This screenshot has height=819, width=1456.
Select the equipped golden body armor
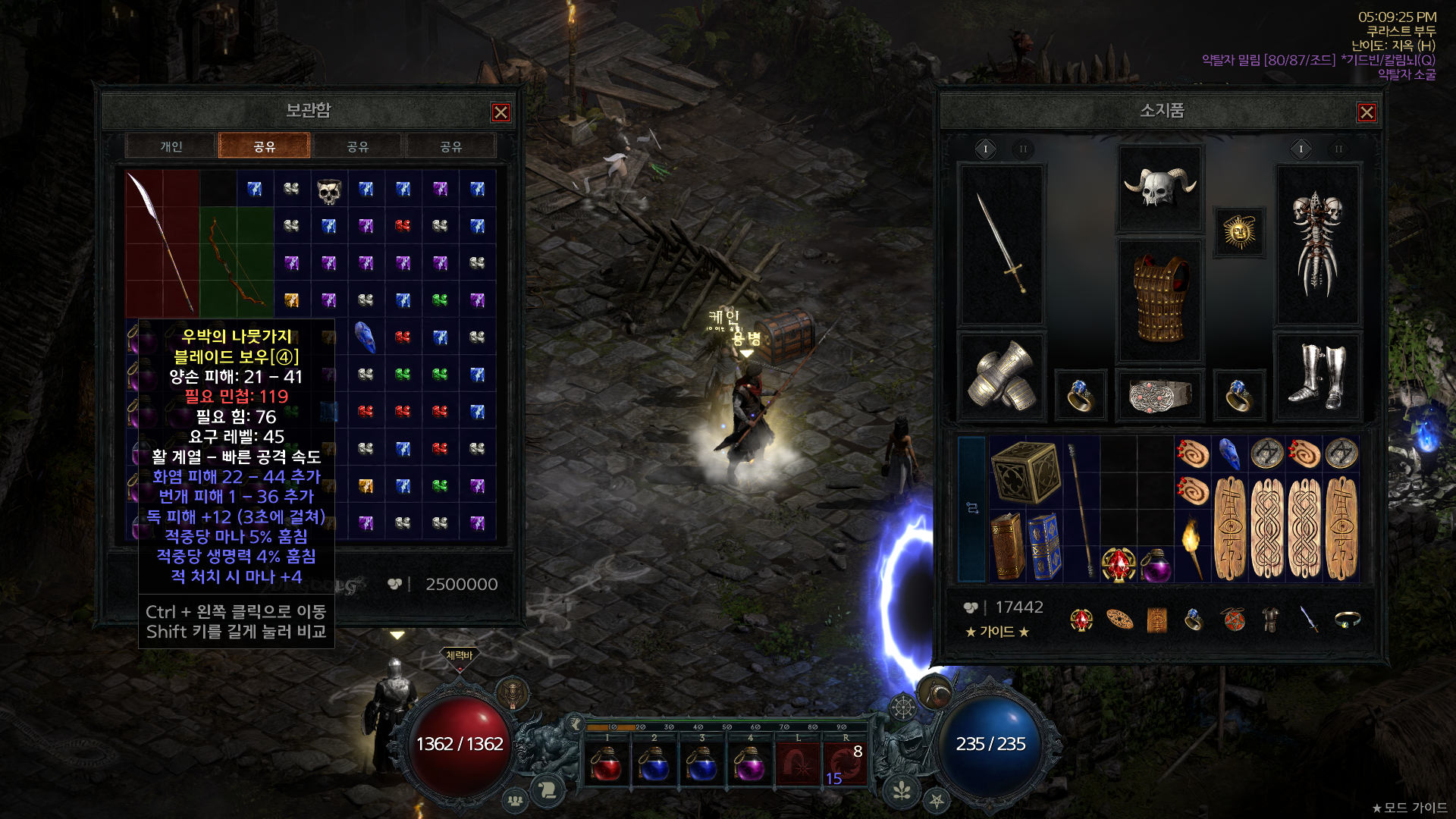tap(1159, 300)
